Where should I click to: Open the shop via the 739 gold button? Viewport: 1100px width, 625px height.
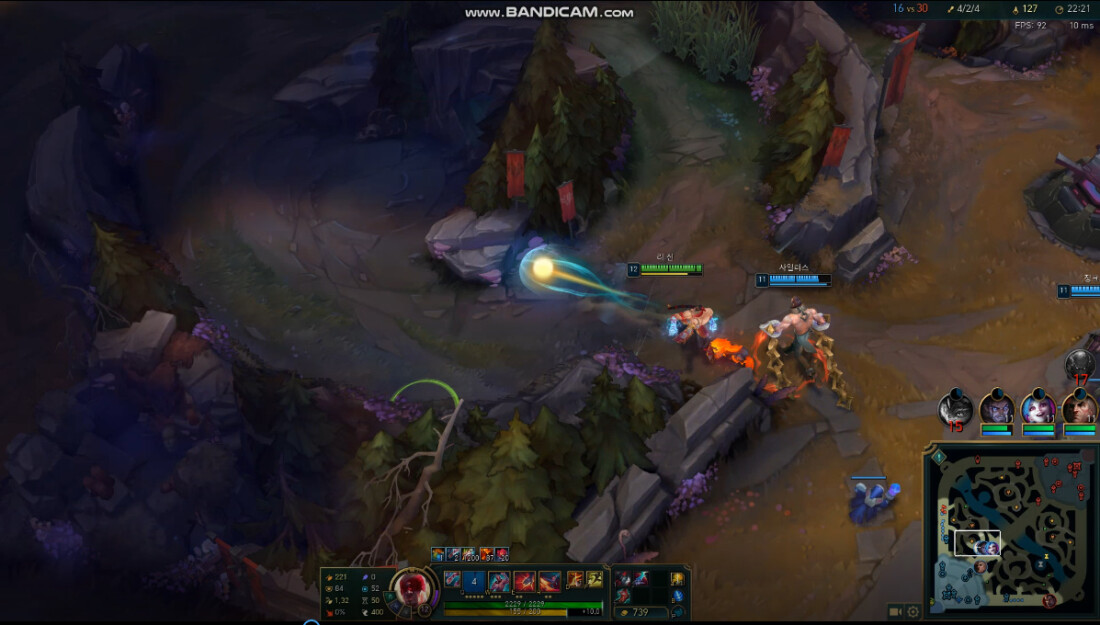pyautogui.click(x=637, y=612)
